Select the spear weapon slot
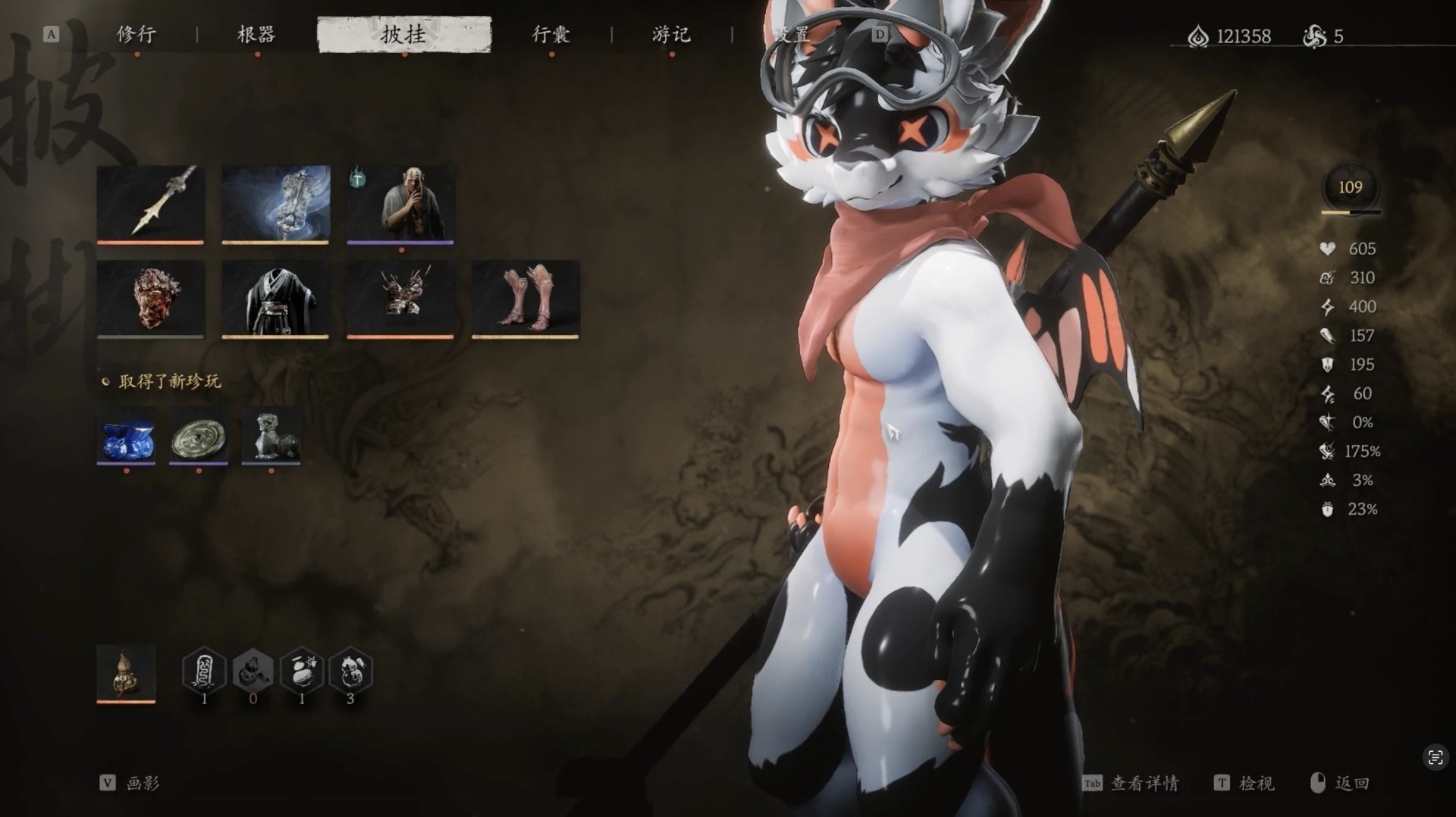 pyautogui.click(x=151, y=203)
